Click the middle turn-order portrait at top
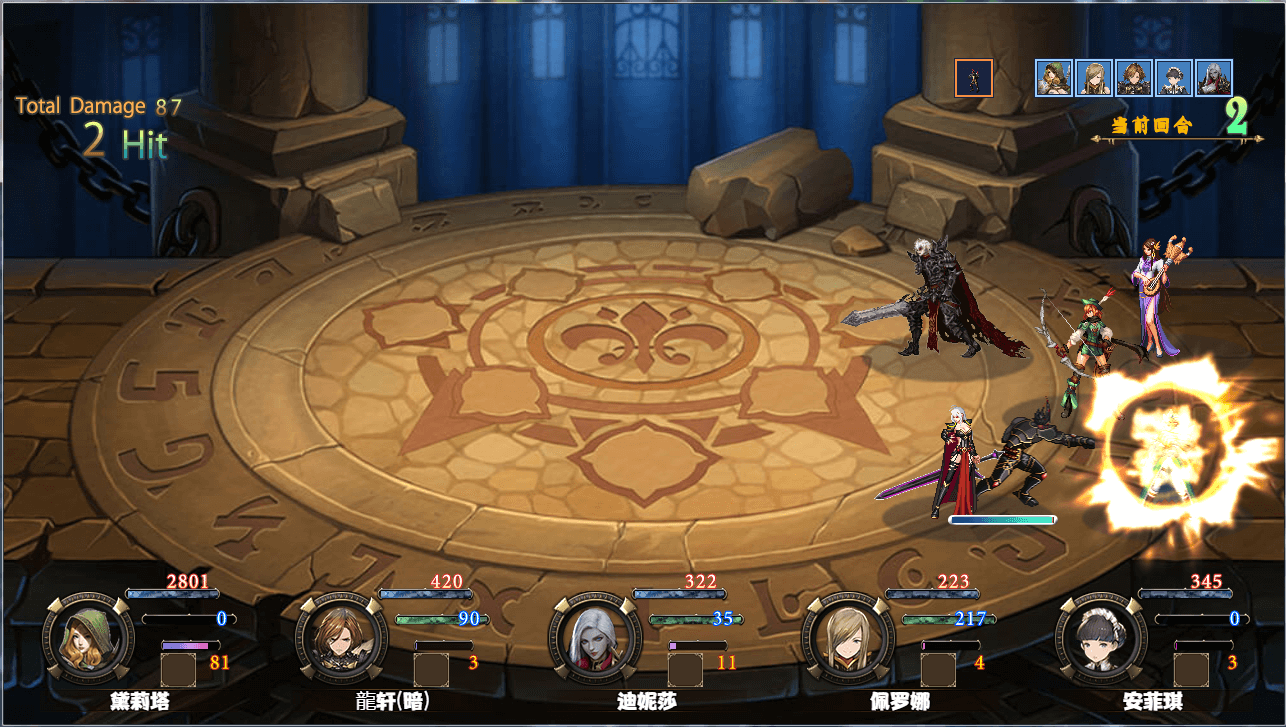 [1133, 77]
